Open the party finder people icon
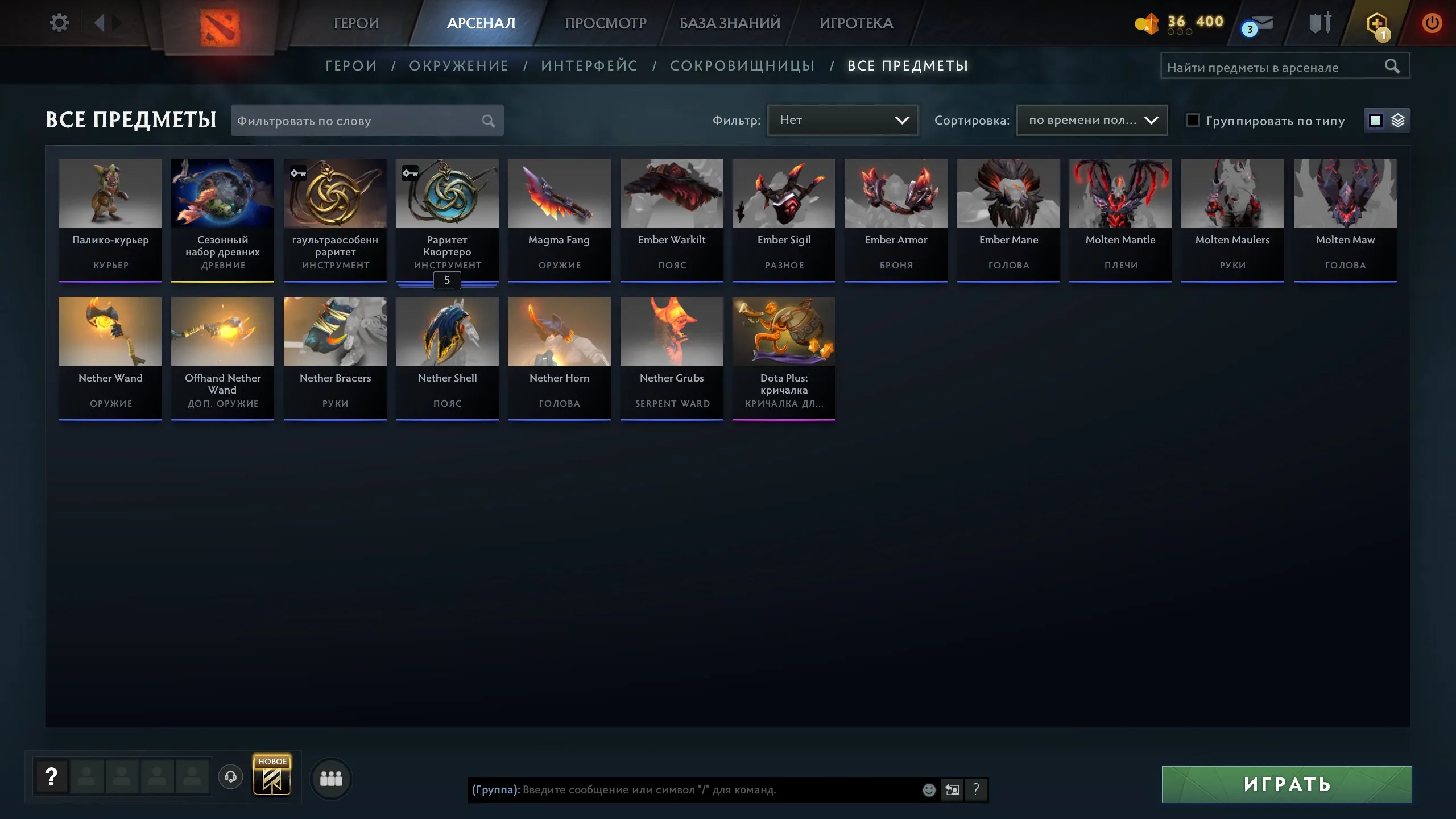Viewport: 1456px width, 819px height. pyautogui.click(x=333, y=779)
